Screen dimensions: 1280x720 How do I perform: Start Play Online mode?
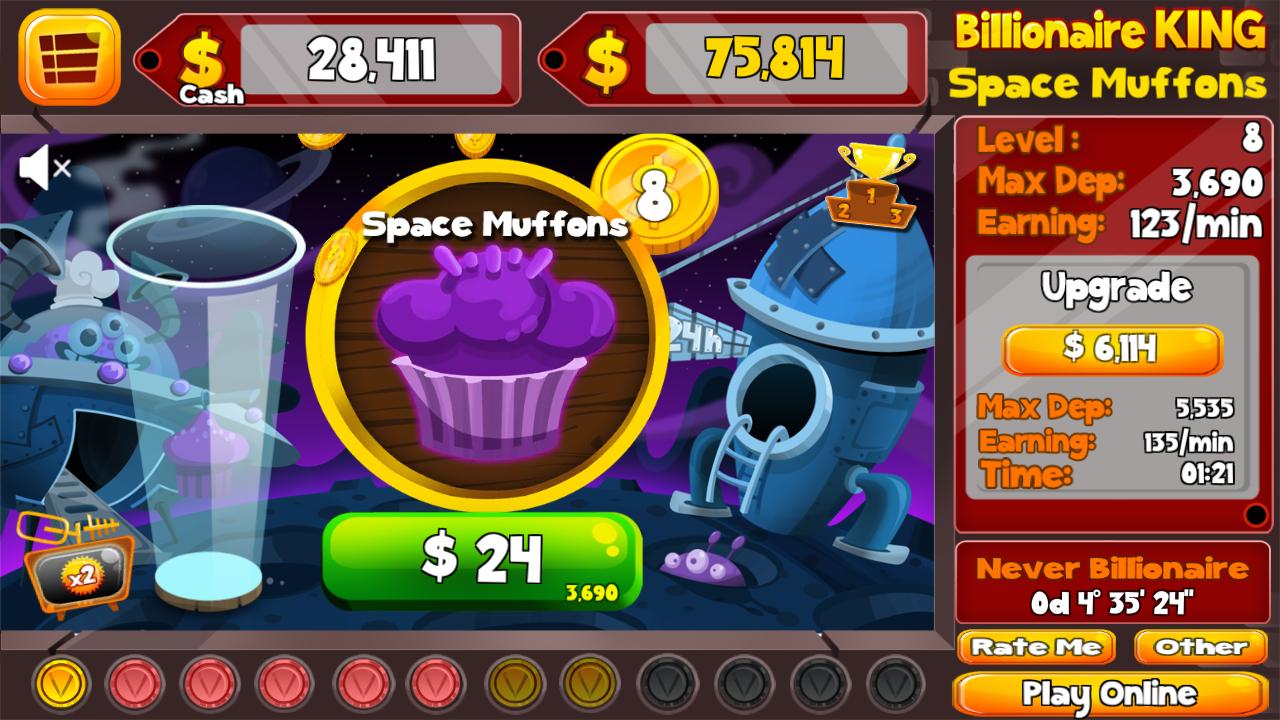(1109, 693)
